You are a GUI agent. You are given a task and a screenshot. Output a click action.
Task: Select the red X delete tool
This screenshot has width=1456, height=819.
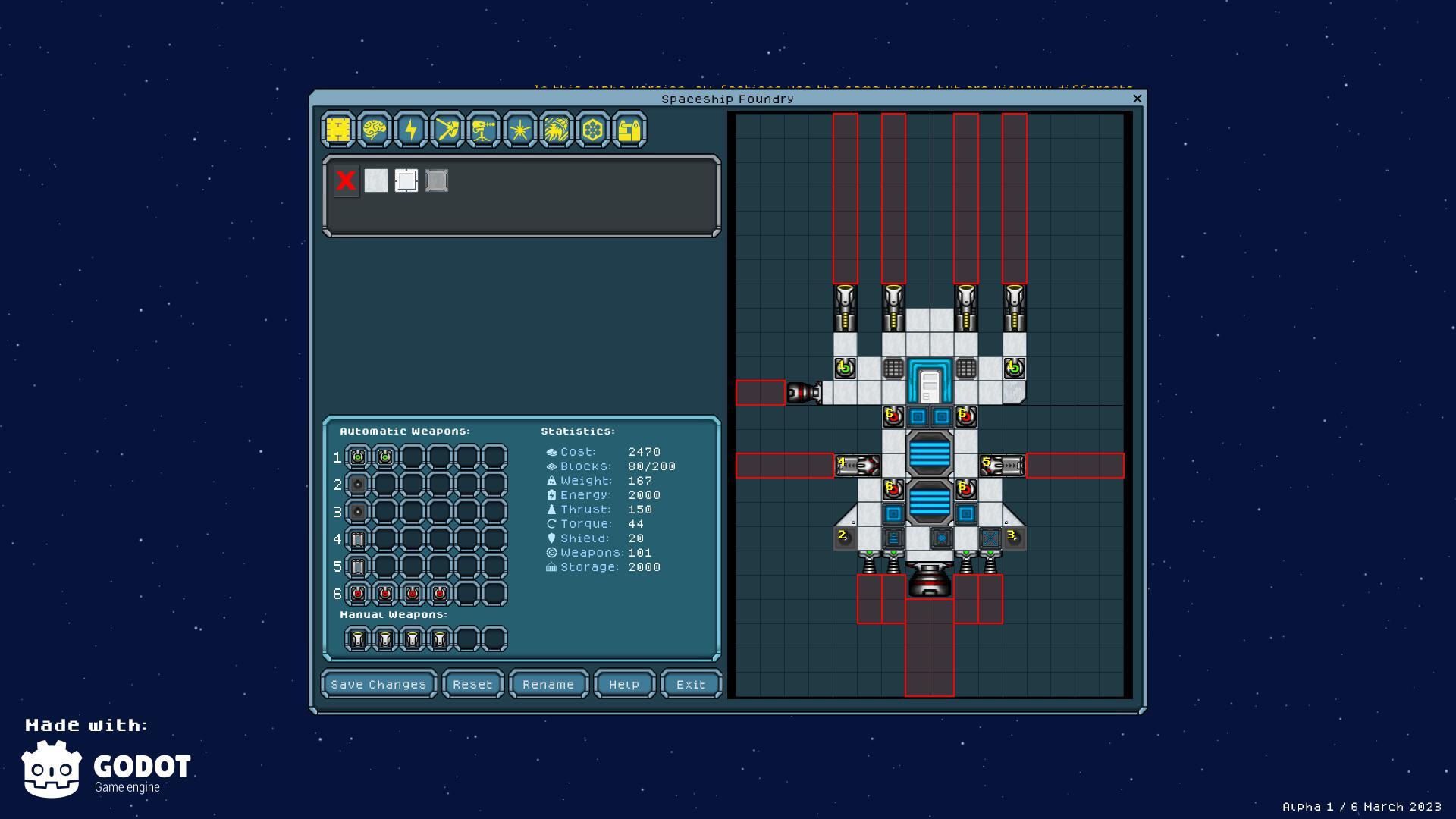[346, 180]
